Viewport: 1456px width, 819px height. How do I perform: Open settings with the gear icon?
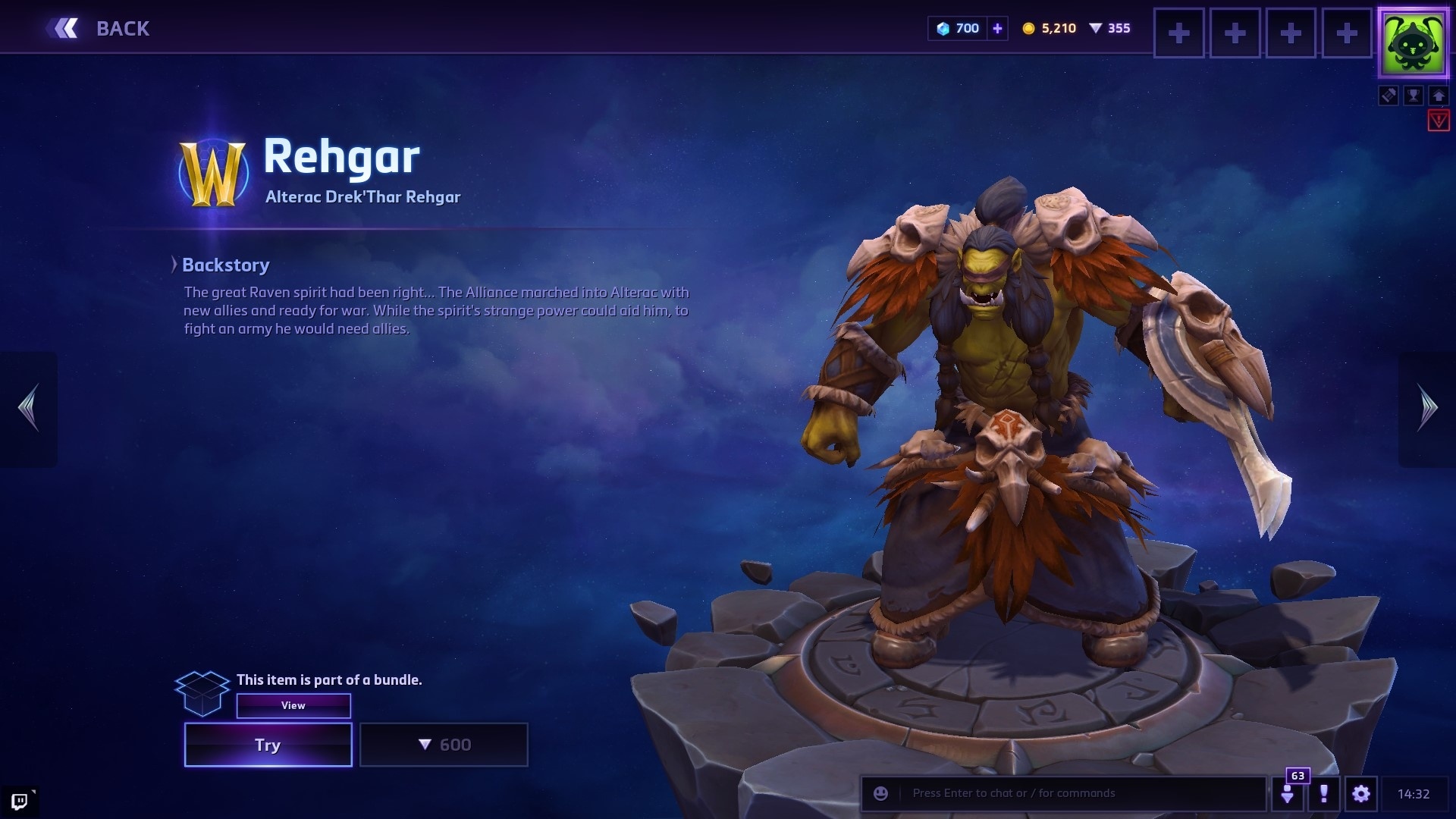coord(1361,793)
